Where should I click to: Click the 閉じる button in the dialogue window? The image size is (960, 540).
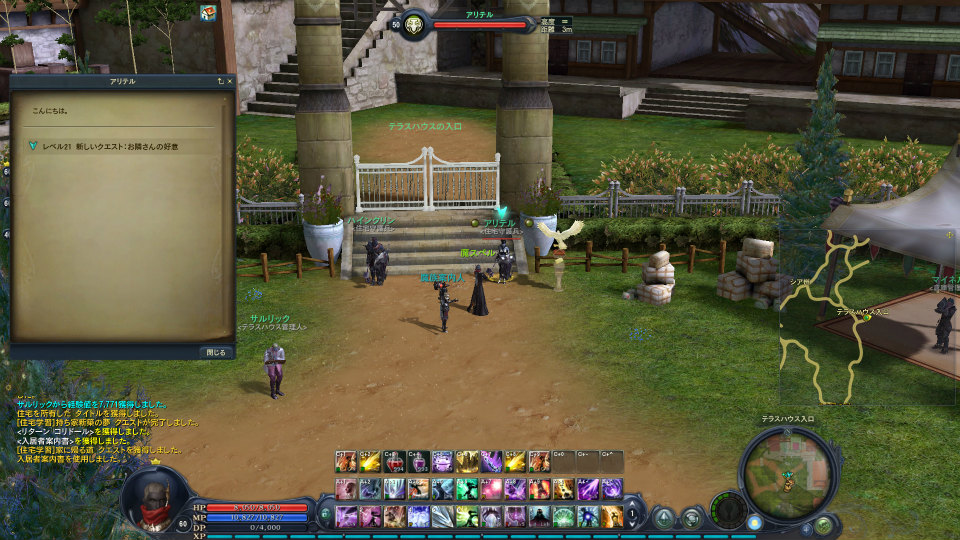pos(216,352)
